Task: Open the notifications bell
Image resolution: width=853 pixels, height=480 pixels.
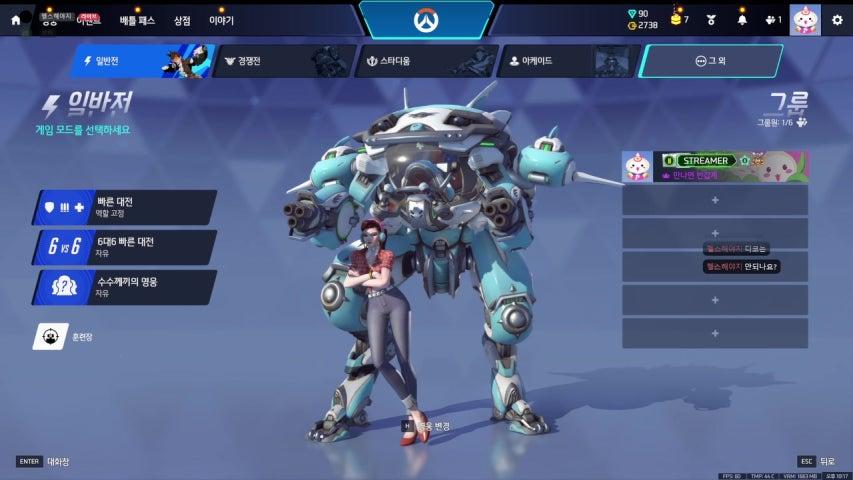Action: click(741, 19)
